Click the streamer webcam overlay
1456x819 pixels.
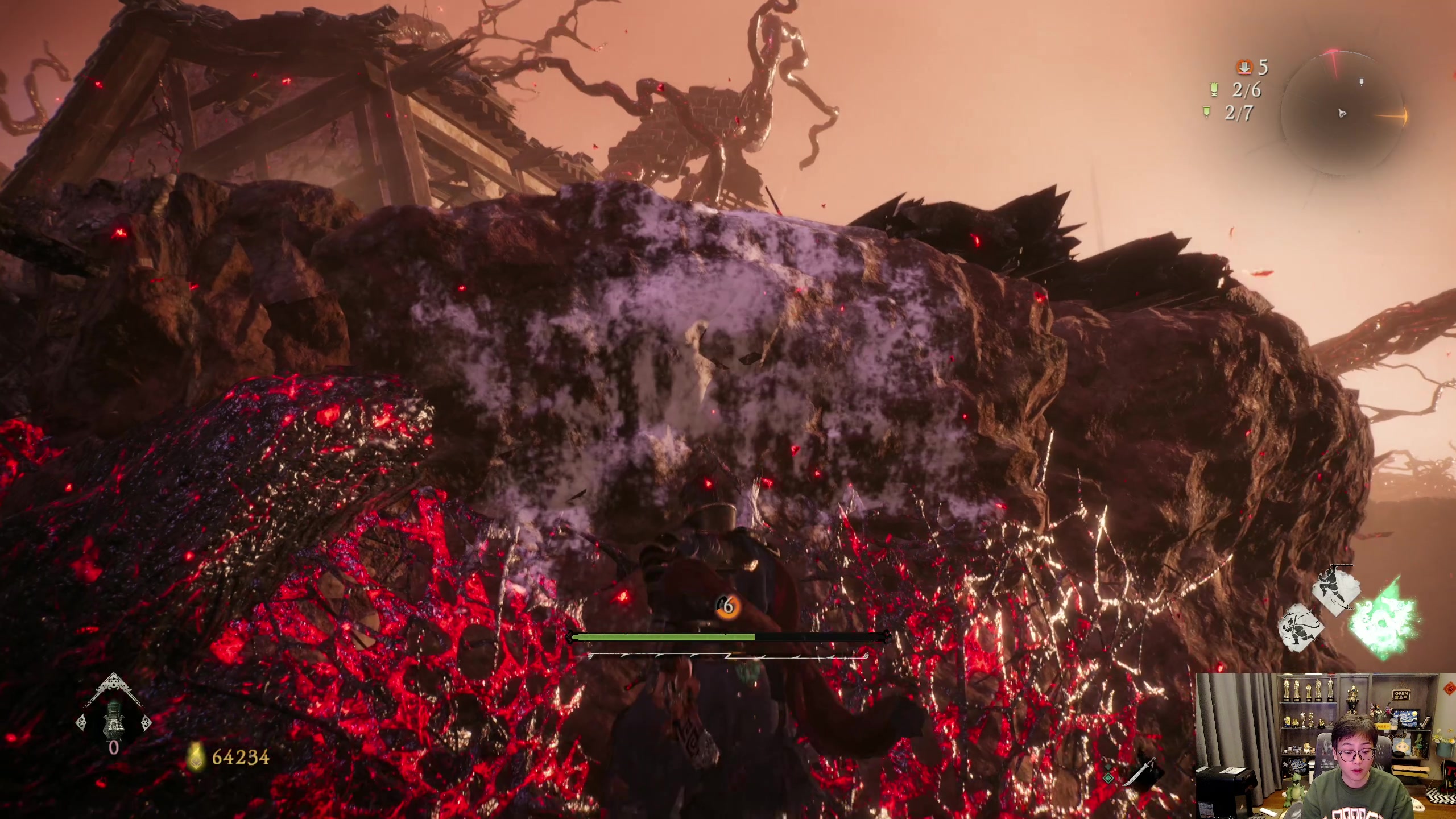1326,746
